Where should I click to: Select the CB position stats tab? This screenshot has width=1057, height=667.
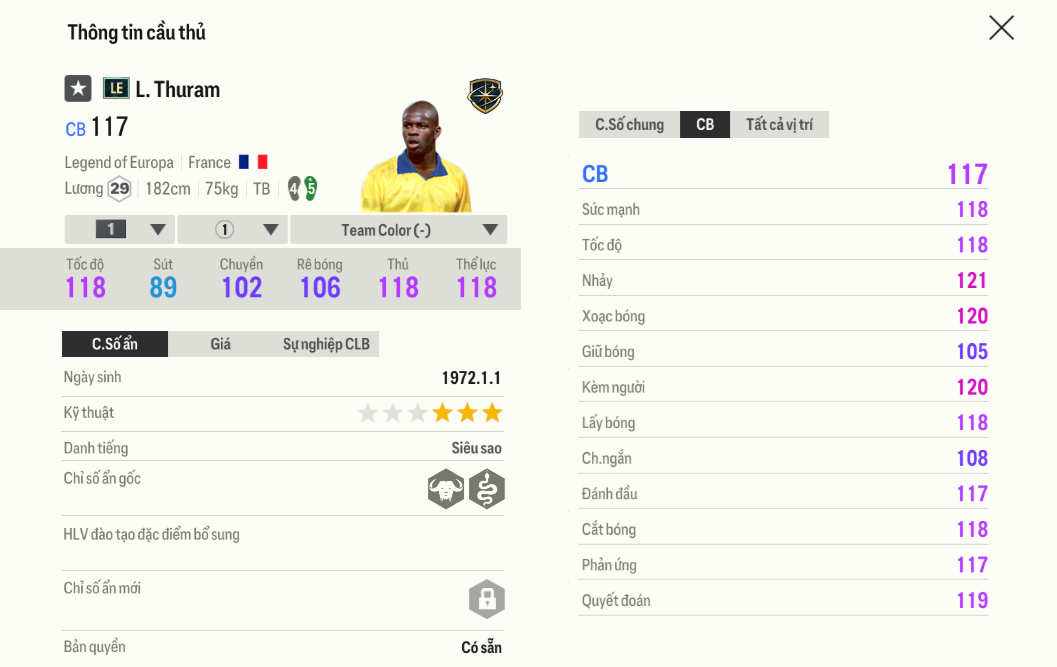[705, 125]
